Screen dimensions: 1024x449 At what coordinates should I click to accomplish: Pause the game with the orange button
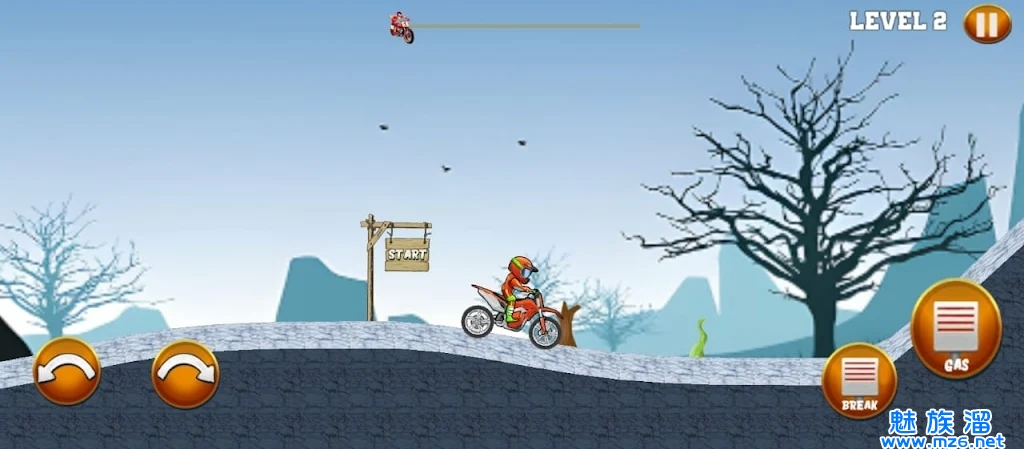(x=986, y=23)
